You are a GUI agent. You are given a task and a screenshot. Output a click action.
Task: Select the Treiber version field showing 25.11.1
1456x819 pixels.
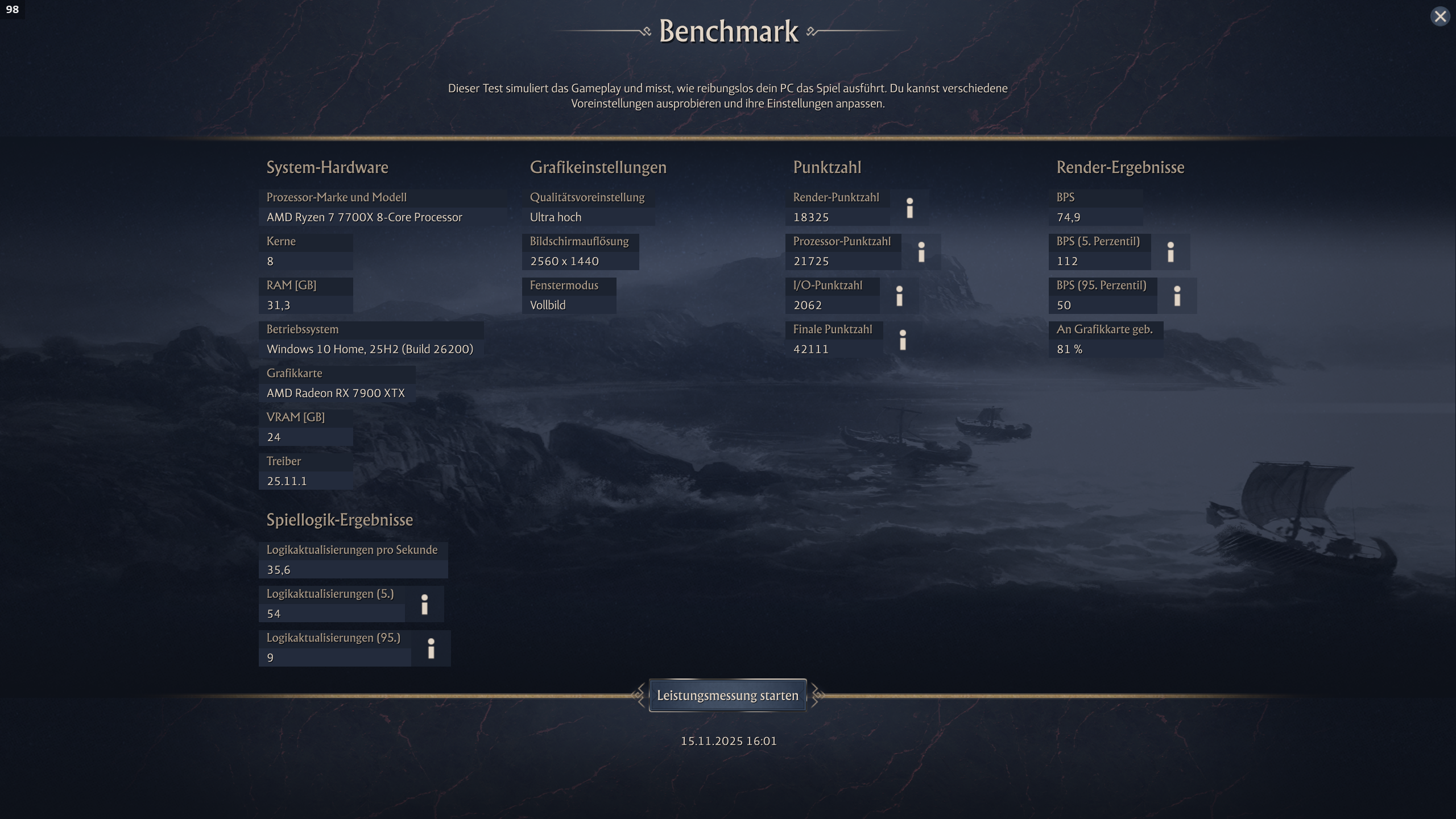(x=287, y=481)
